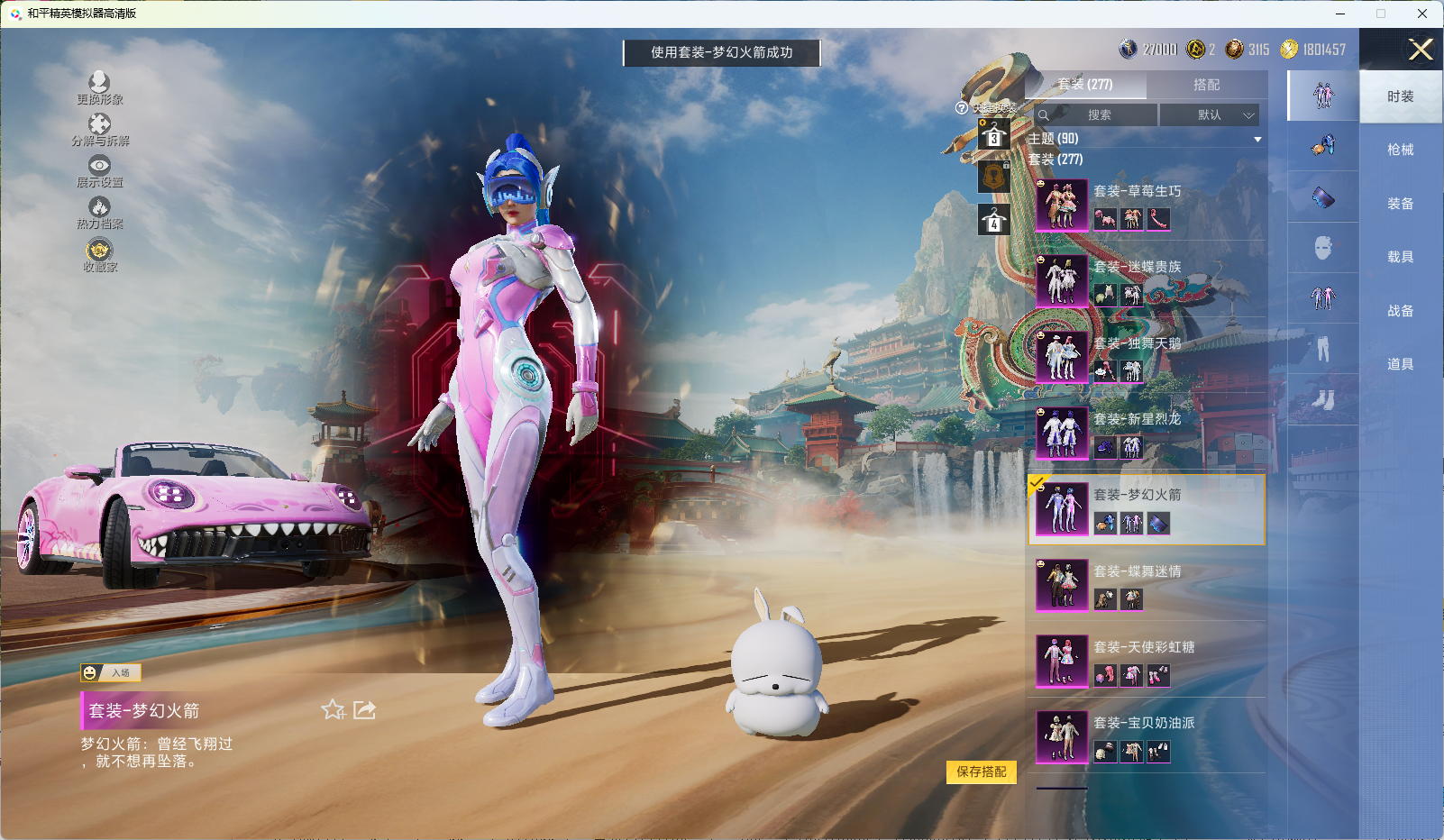This screenshot has height=840, width=1444.
Task: Pick the 套装-新星烈龙 outfit
Action: (1146, 433)
